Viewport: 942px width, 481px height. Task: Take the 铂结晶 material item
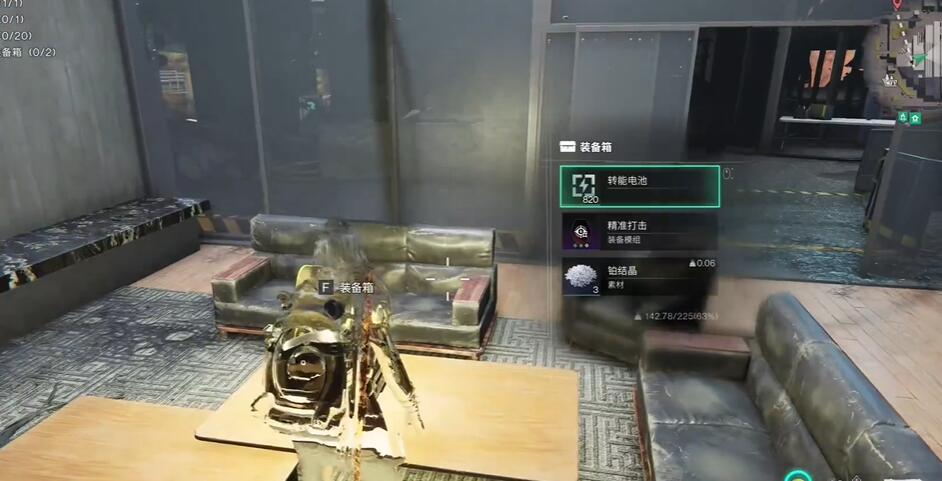tap(639, 277)
